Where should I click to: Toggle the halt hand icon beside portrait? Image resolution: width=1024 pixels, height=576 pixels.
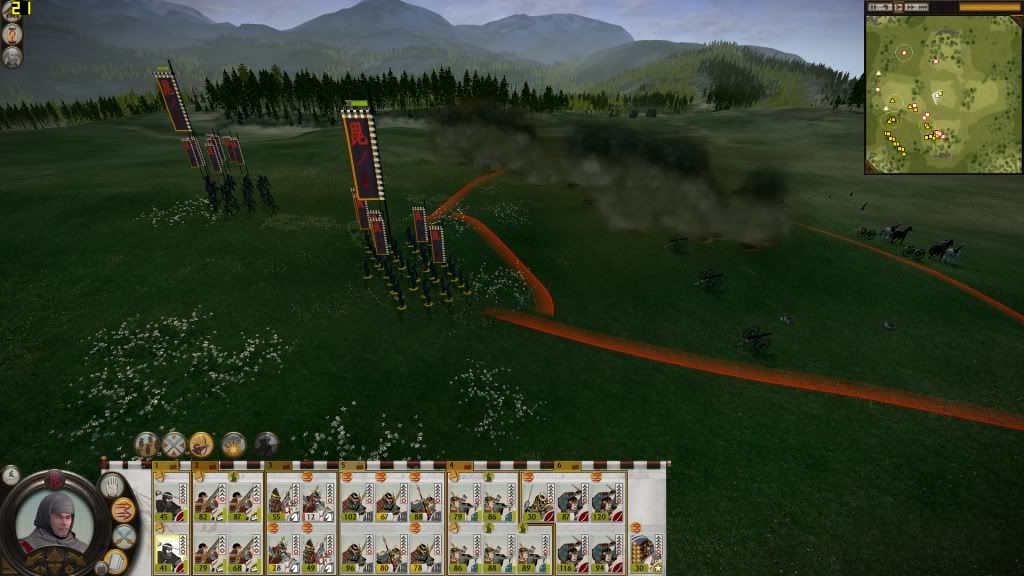coord(111,486)
